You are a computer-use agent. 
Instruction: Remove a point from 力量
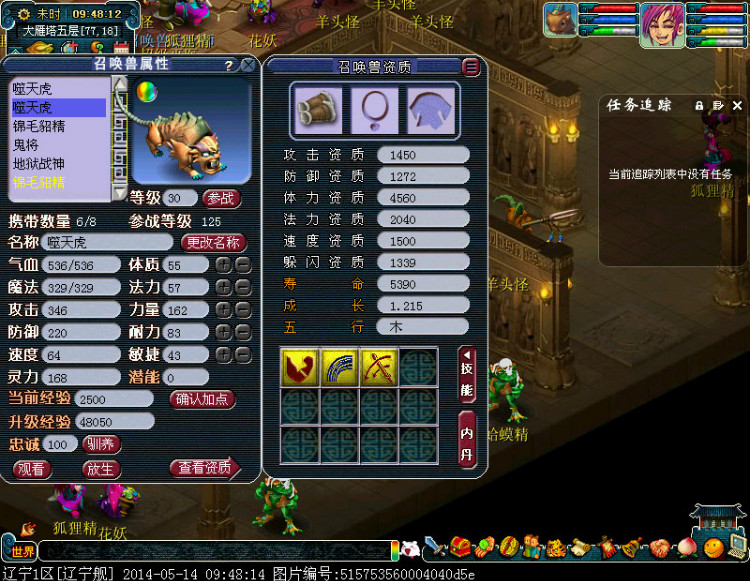pos(242,310)
